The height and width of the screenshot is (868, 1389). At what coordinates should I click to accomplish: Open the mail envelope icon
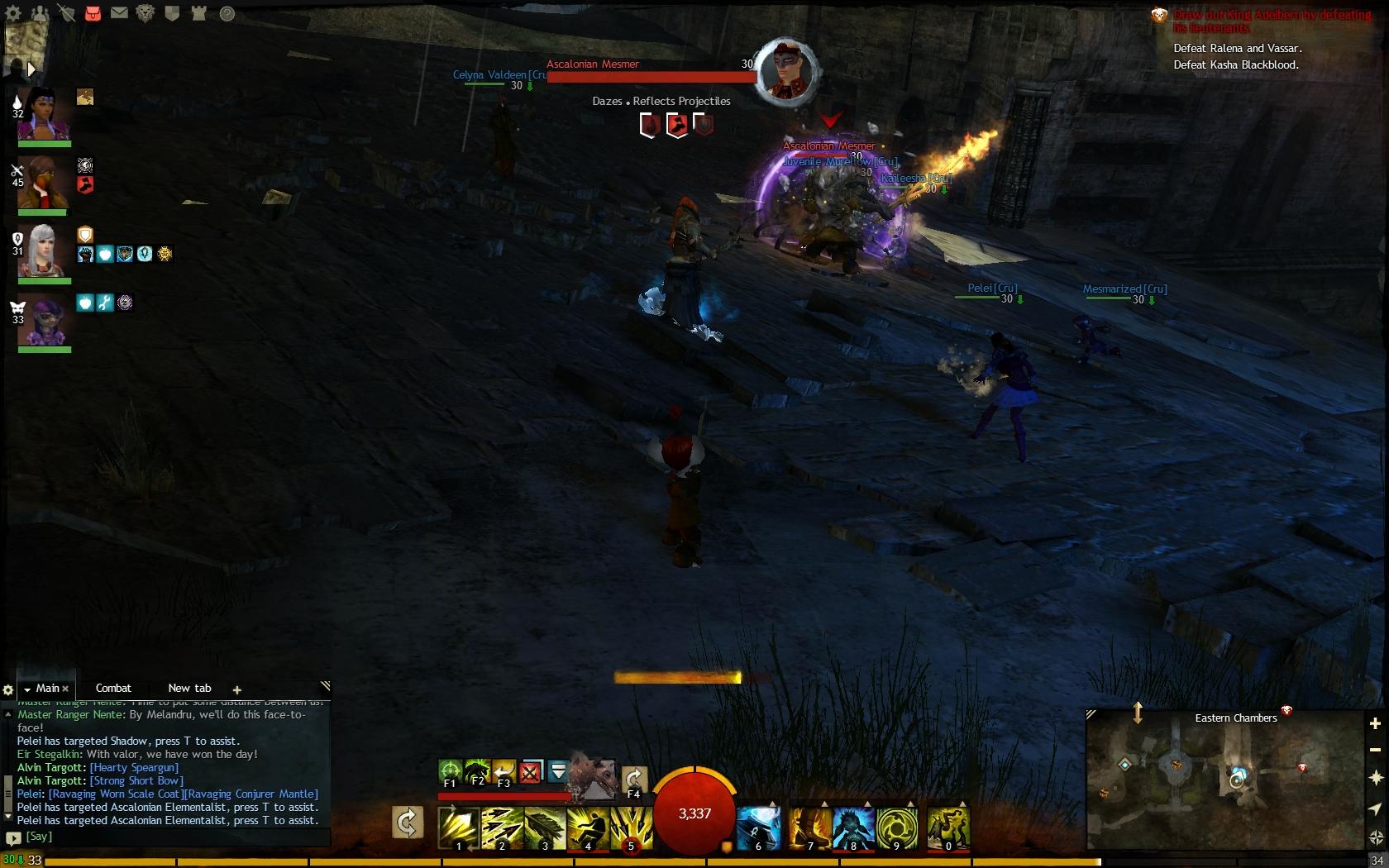119,13
